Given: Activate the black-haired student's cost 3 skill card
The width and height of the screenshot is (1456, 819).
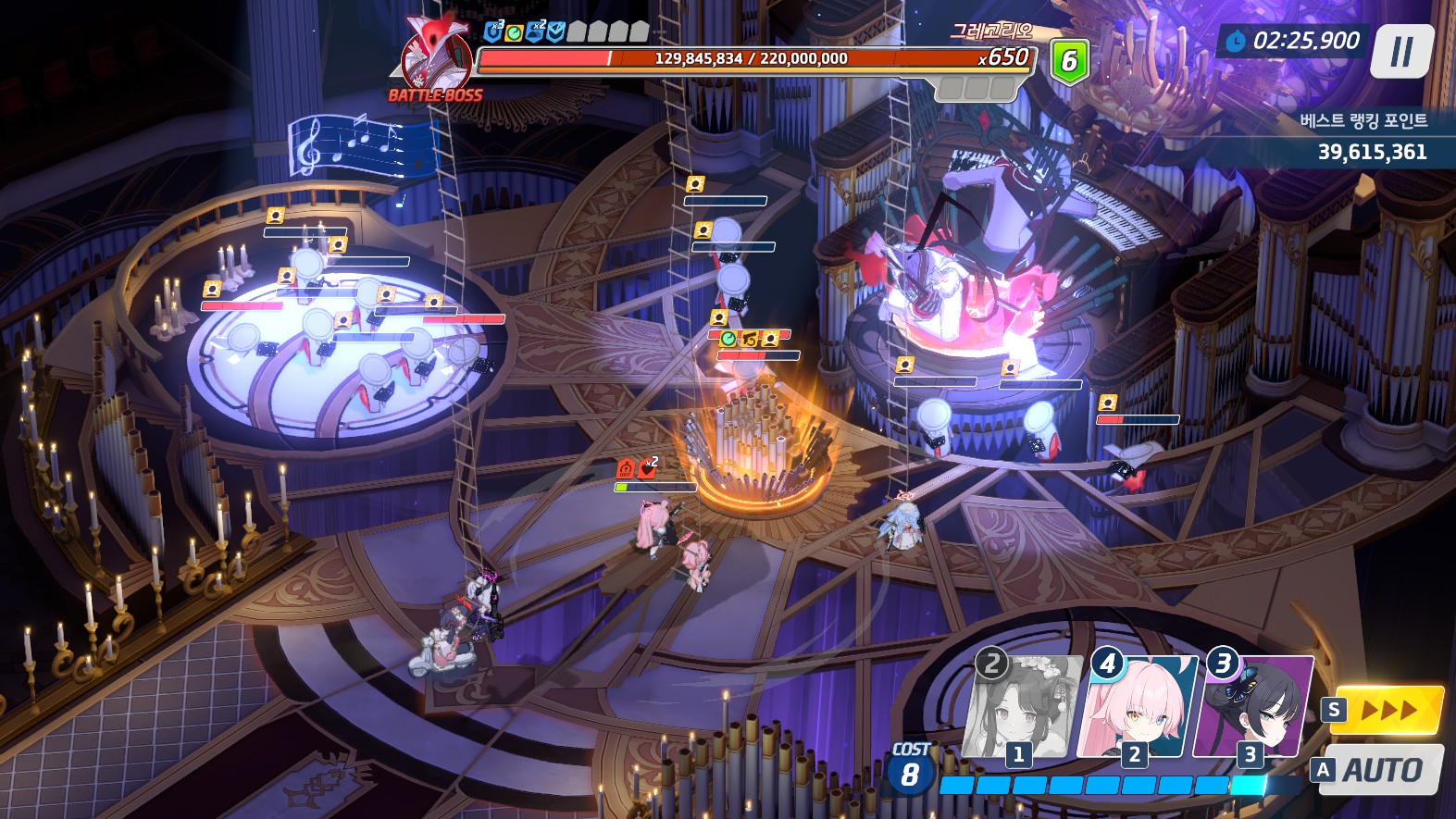Looking at the screenshot, I should 1254,708.
